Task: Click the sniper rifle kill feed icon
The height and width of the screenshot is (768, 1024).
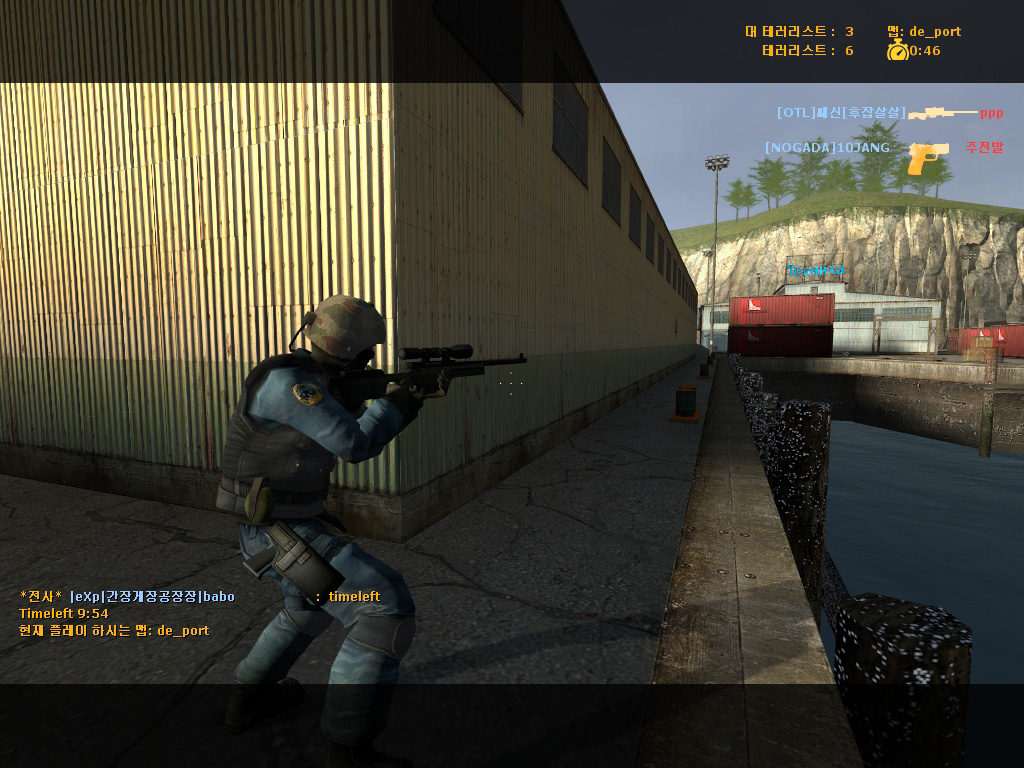Action: 942,114
